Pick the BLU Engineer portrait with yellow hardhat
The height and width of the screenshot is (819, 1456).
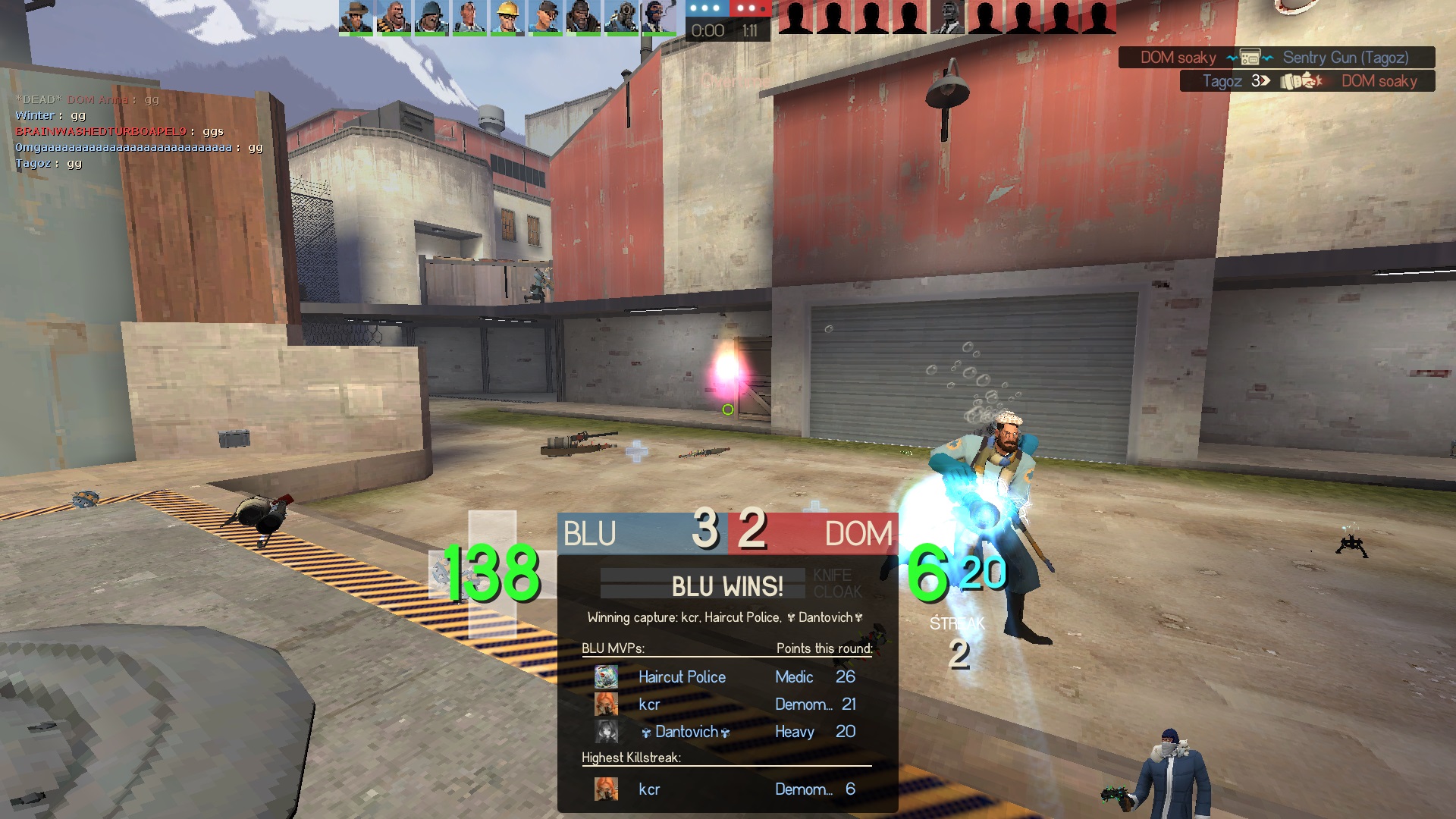507,17
